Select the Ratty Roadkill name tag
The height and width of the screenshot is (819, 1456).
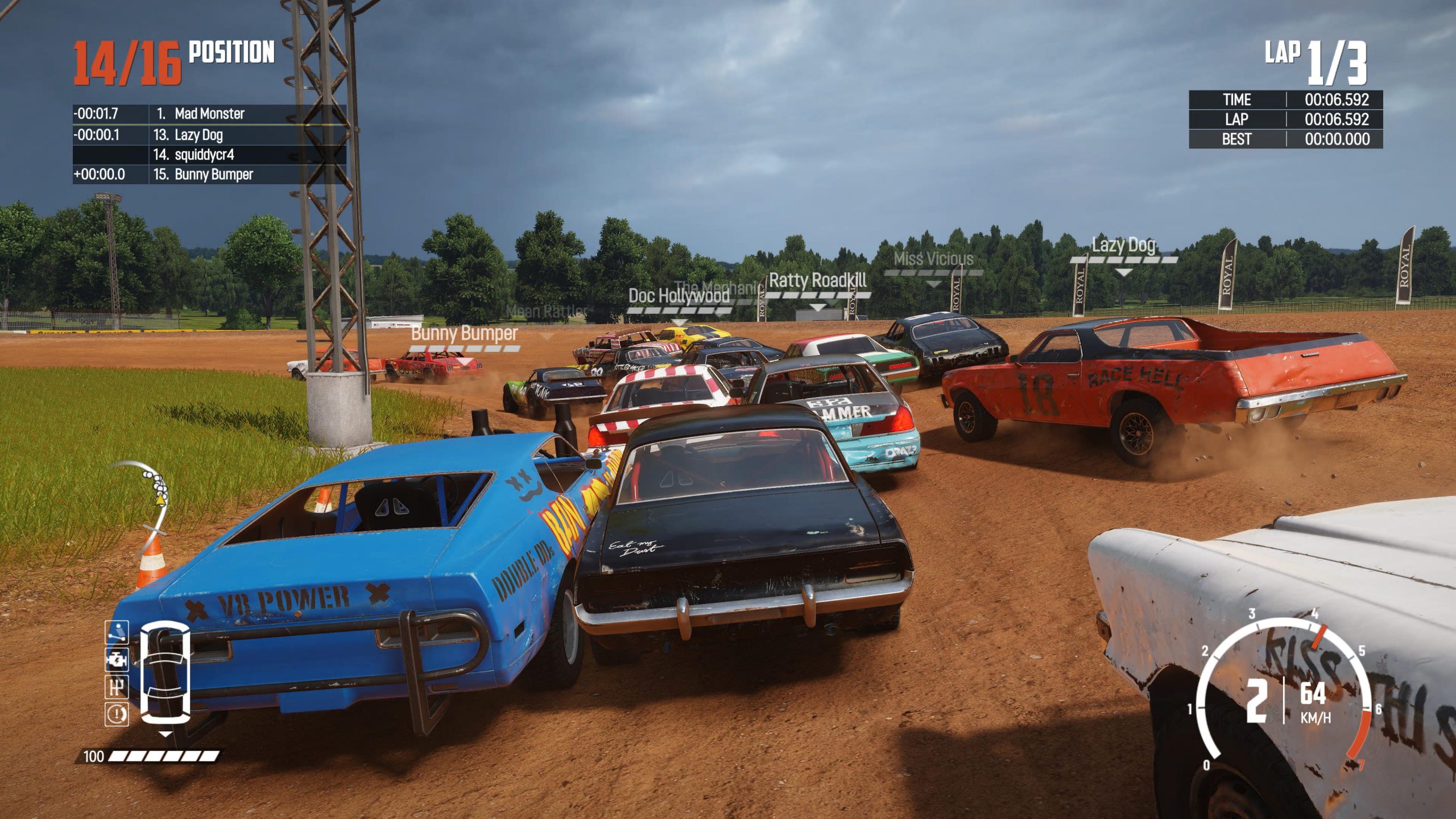click(x=817, y=281)
